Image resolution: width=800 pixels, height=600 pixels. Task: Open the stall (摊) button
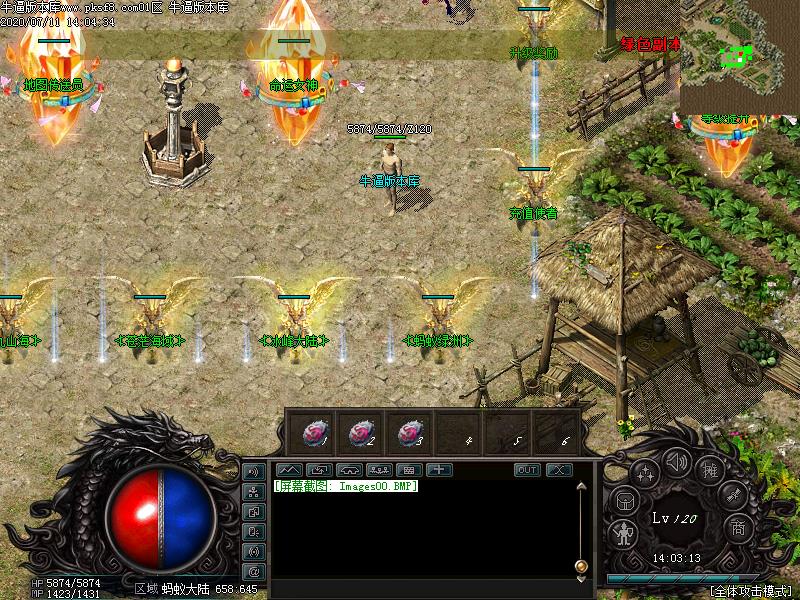click(711, 472)
